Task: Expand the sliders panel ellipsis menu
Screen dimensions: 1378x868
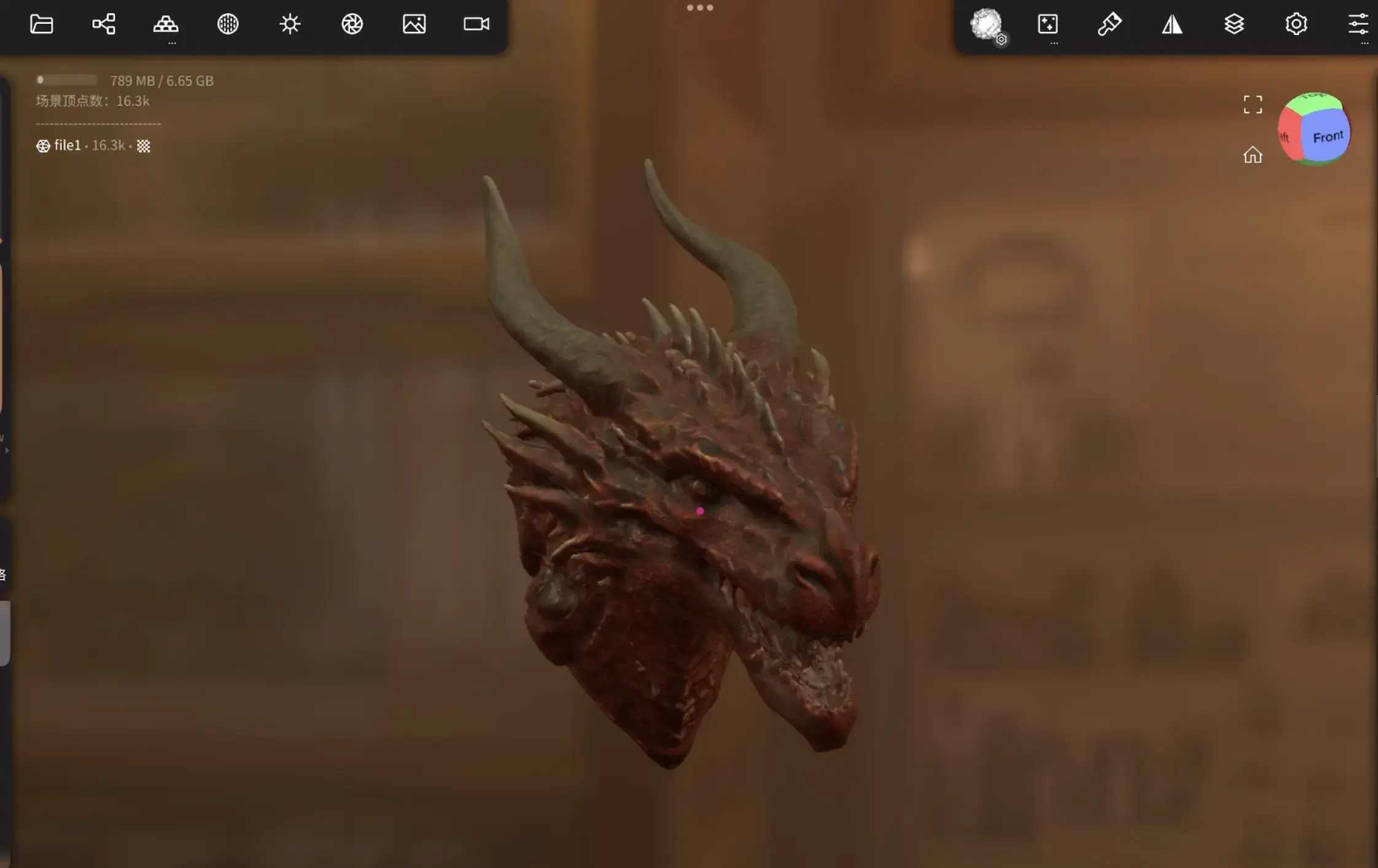Action: pos(1365,42)
